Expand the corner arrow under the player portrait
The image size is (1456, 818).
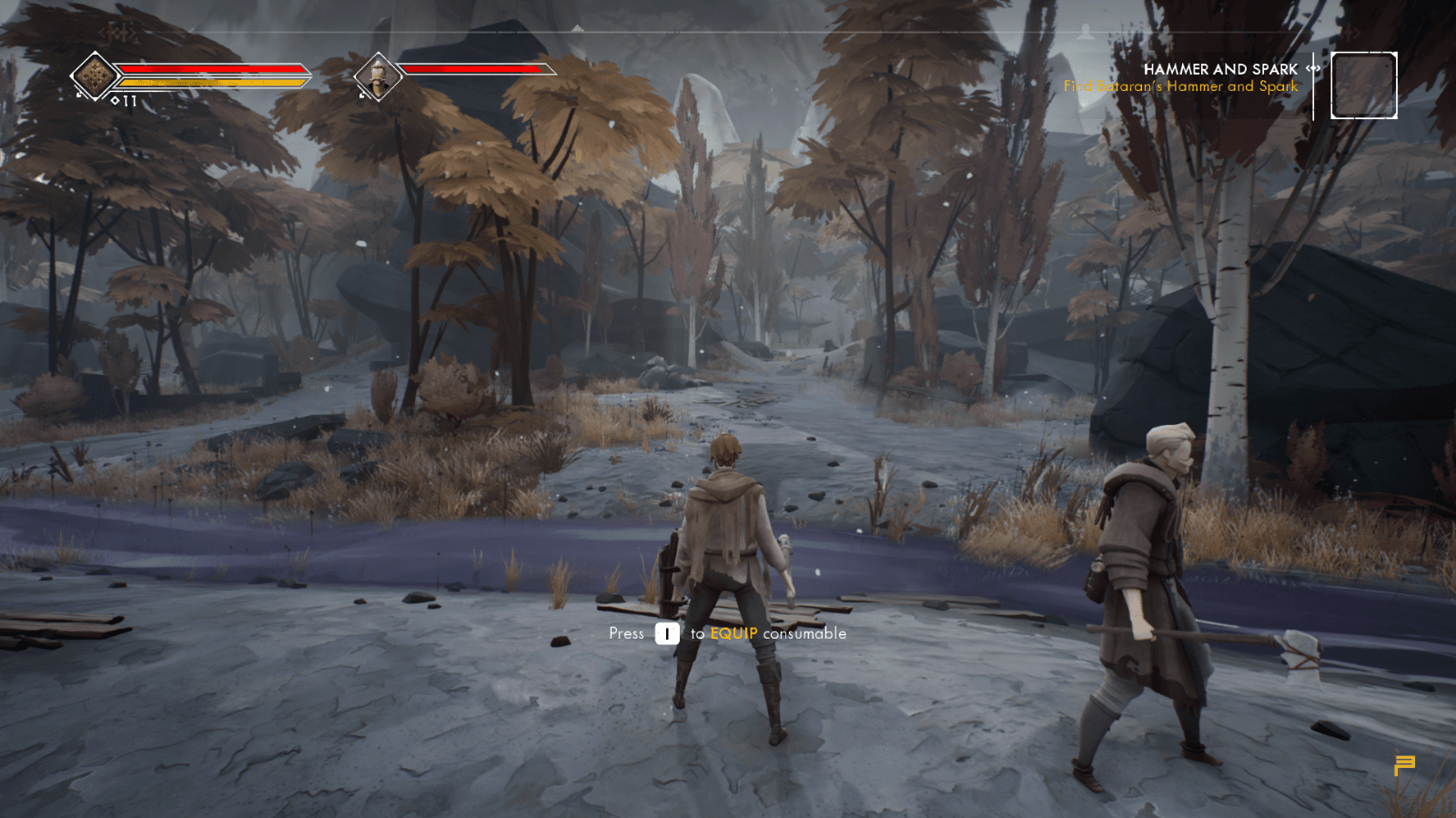(x=78, y=95)
